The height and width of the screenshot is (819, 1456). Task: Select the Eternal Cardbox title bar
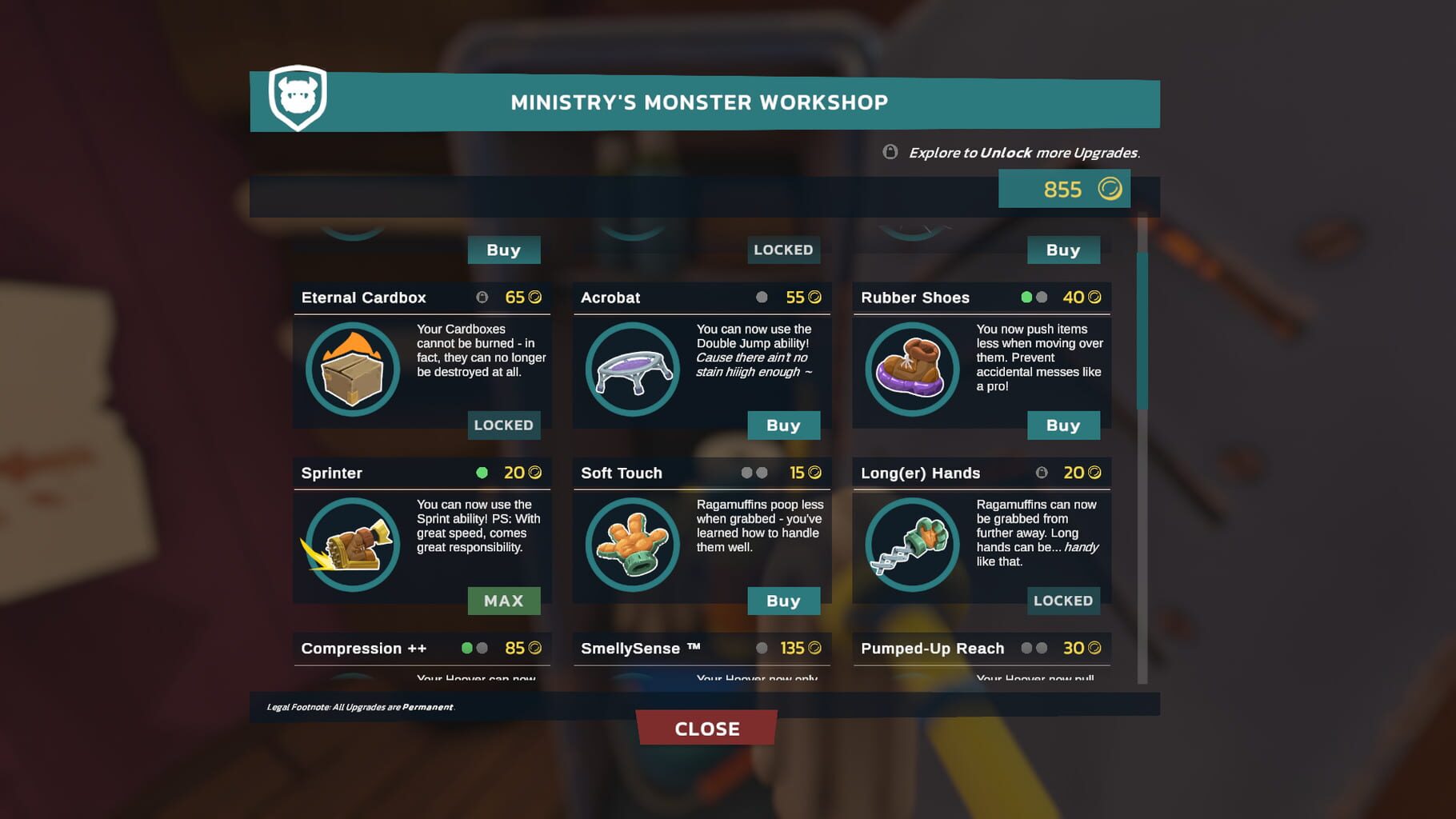point(364,297)
